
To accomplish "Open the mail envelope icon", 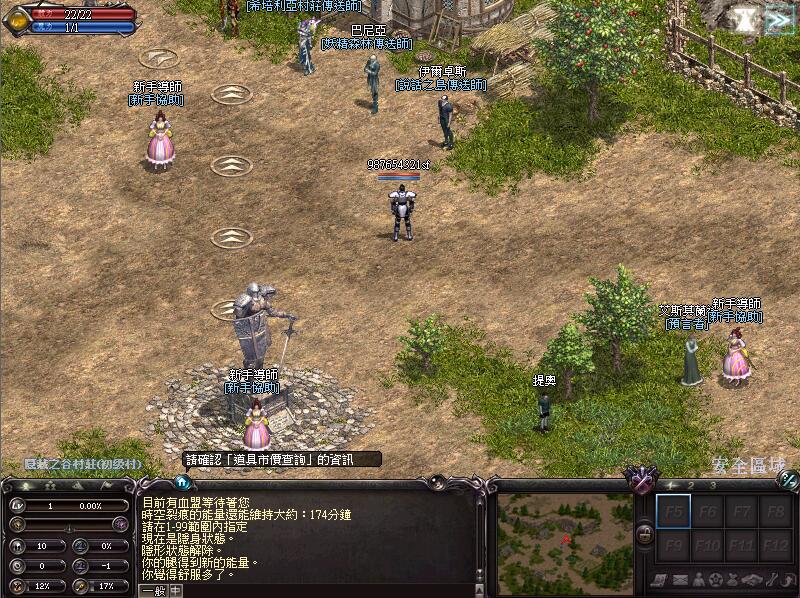I will tap(678, 580).
